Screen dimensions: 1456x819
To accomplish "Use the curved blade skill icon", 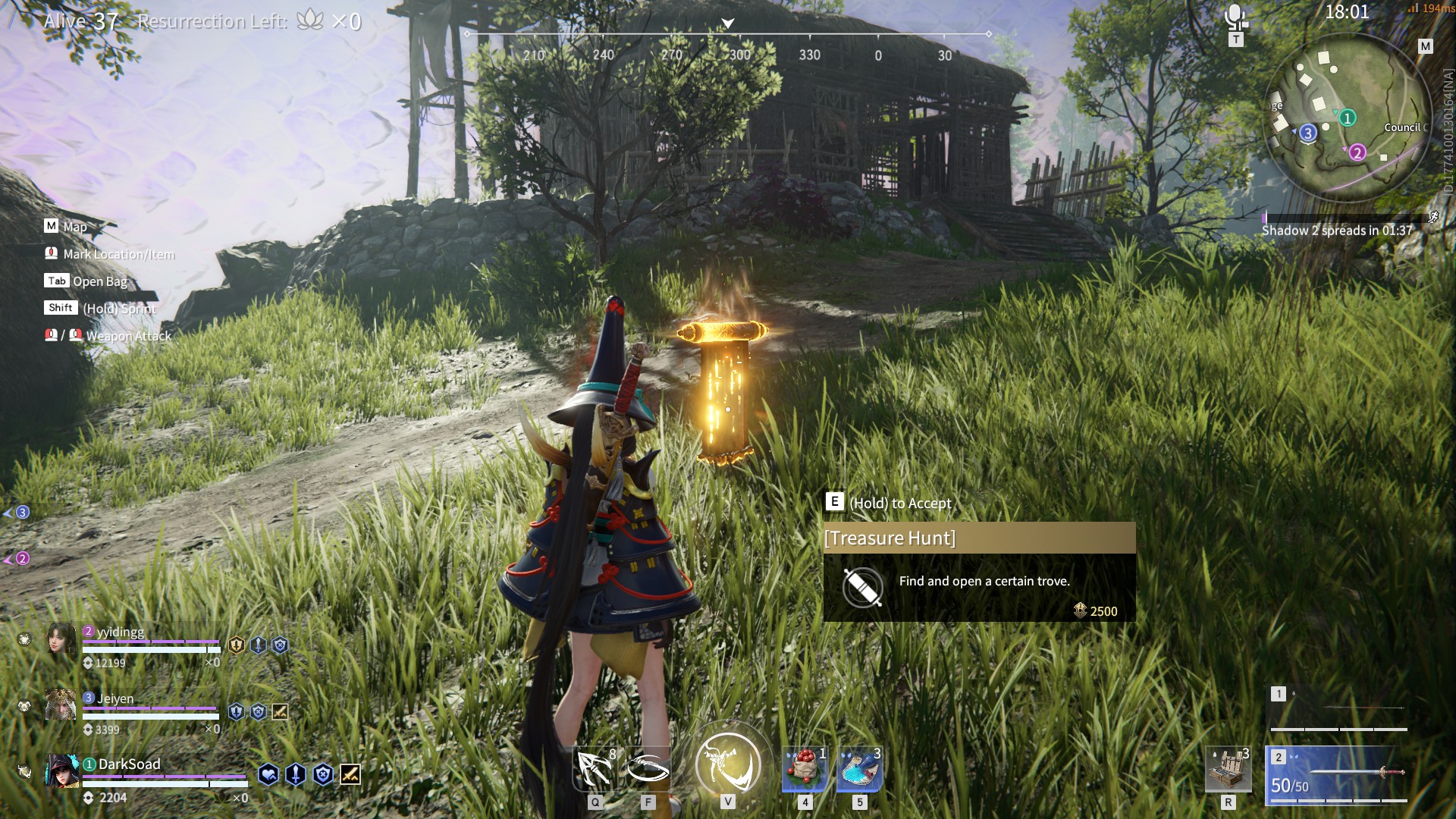I will point(648,768).
